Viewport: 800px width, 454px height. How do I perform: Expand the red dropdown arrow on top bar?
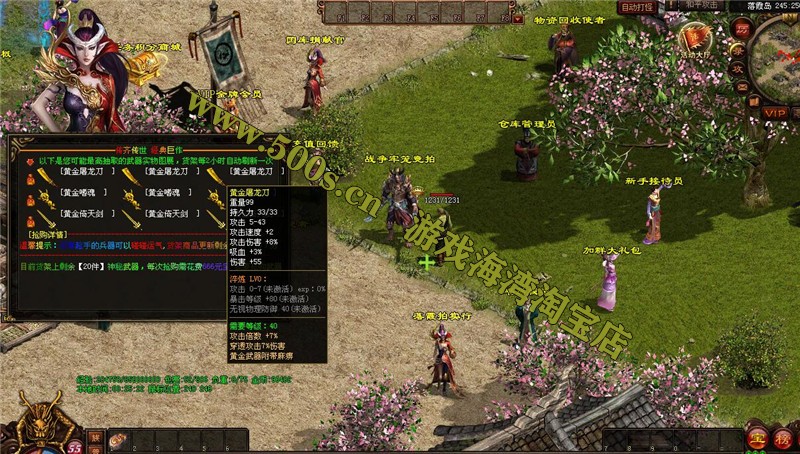[x=518, y=18]
